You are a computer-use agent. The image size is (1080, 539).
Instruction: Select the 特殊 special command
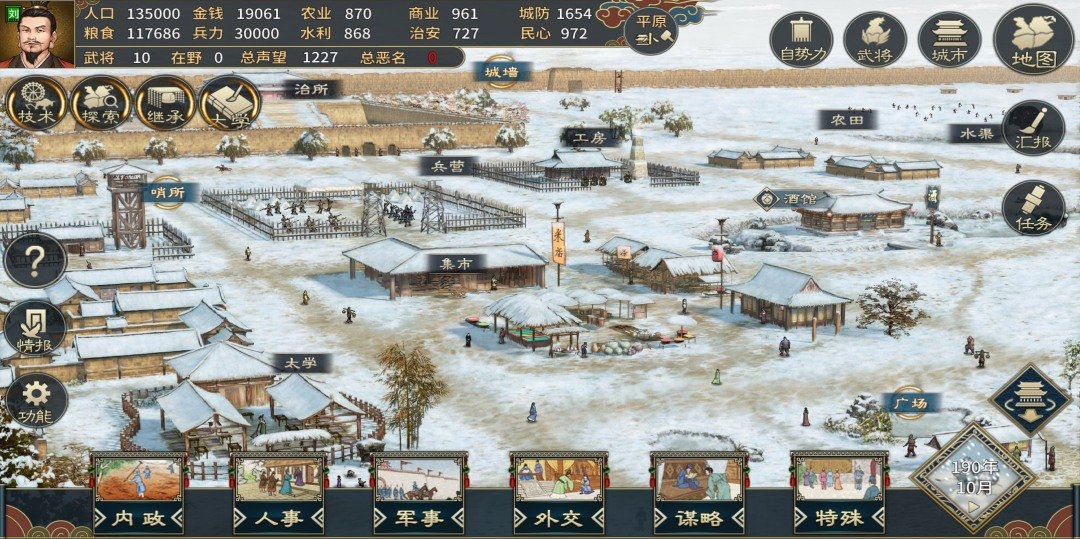tap(839, 492)
